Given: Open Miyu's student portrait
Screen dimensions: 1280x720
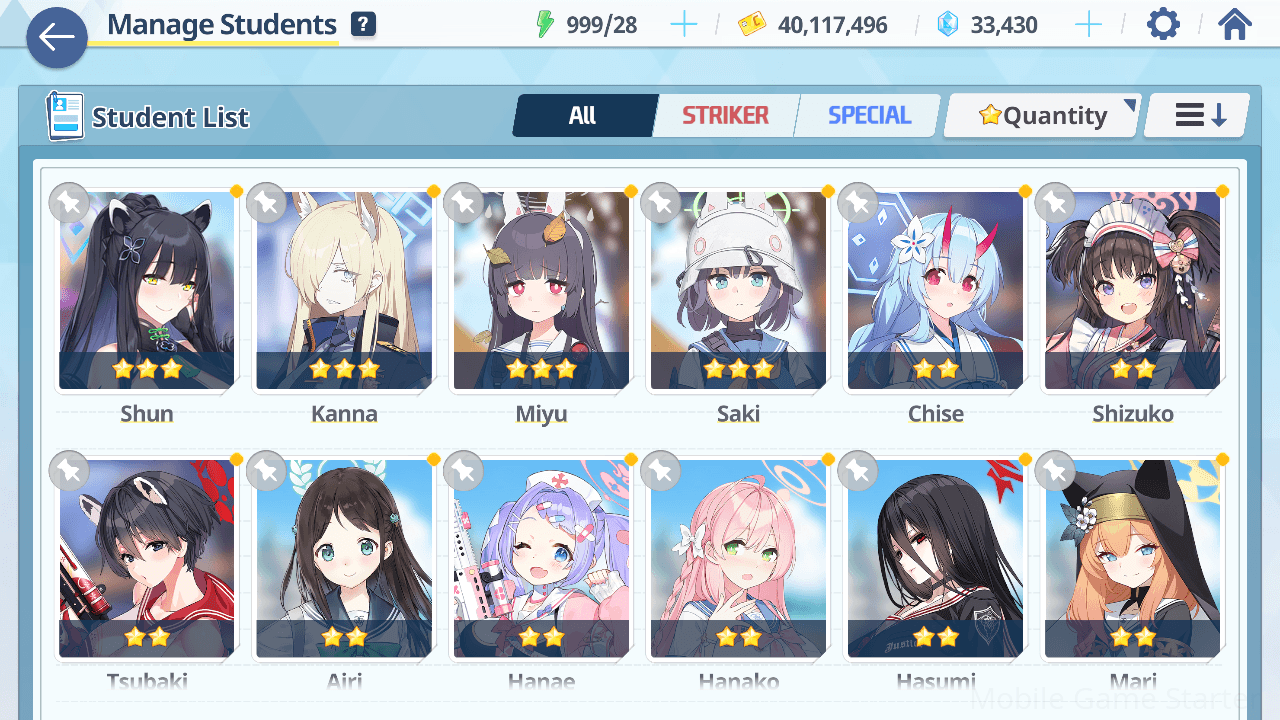Looking at the screenshot, I should (x=541, y=290).
